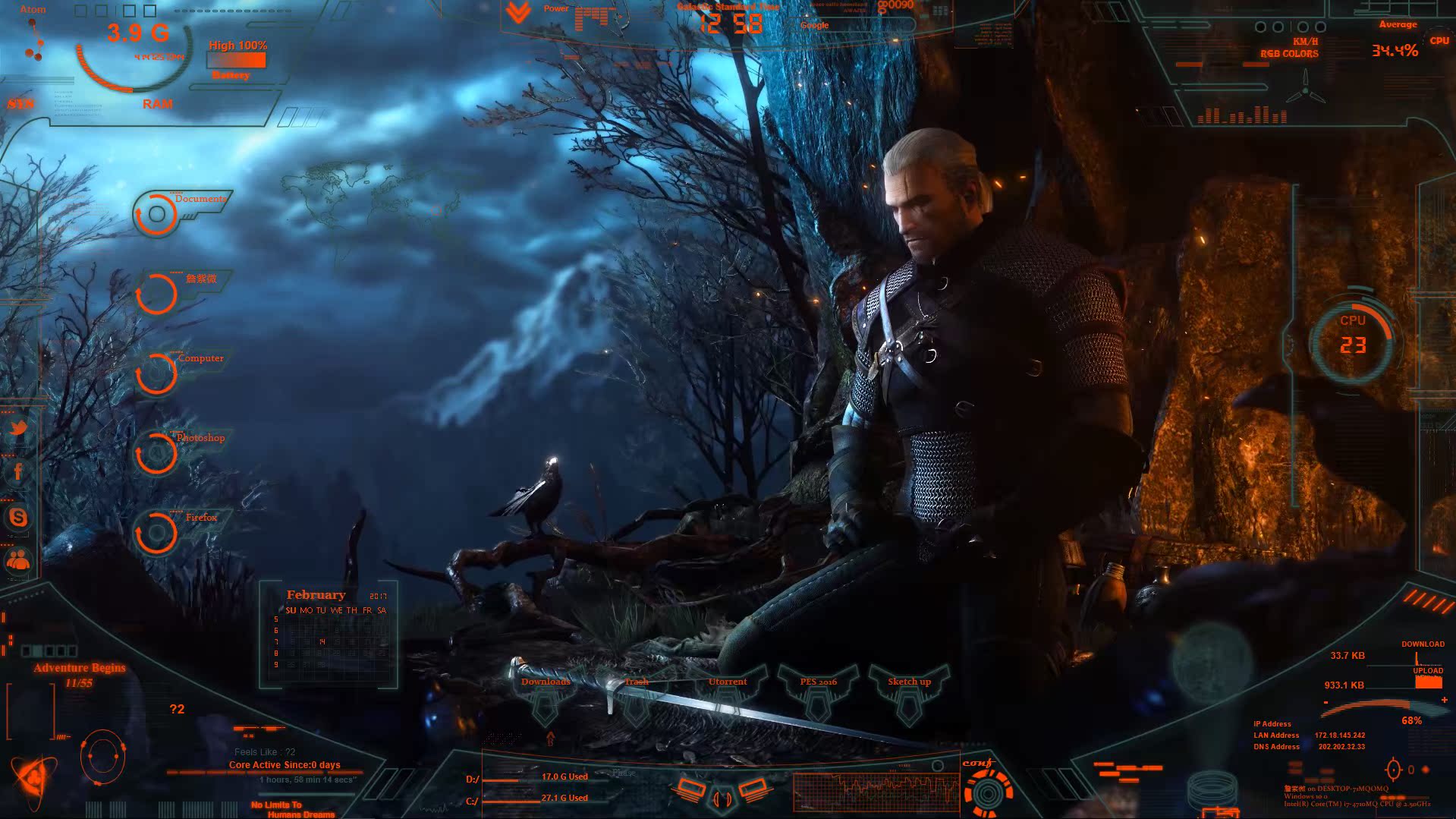
Task: Click the atom emblem icon
Action: point(33,780)
